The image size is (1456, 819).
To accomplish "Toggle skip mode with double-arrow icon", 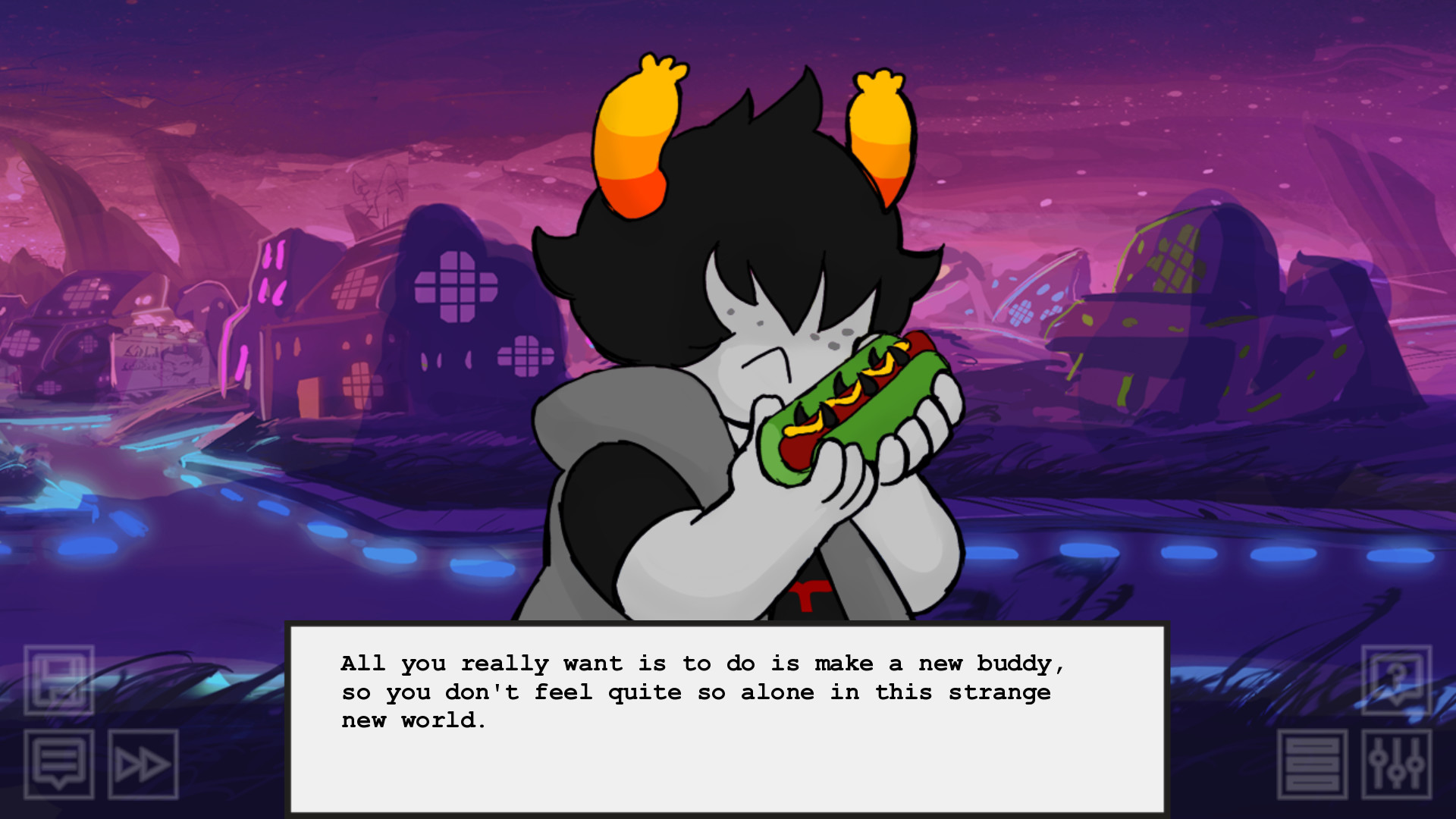I will click(144, 764).
